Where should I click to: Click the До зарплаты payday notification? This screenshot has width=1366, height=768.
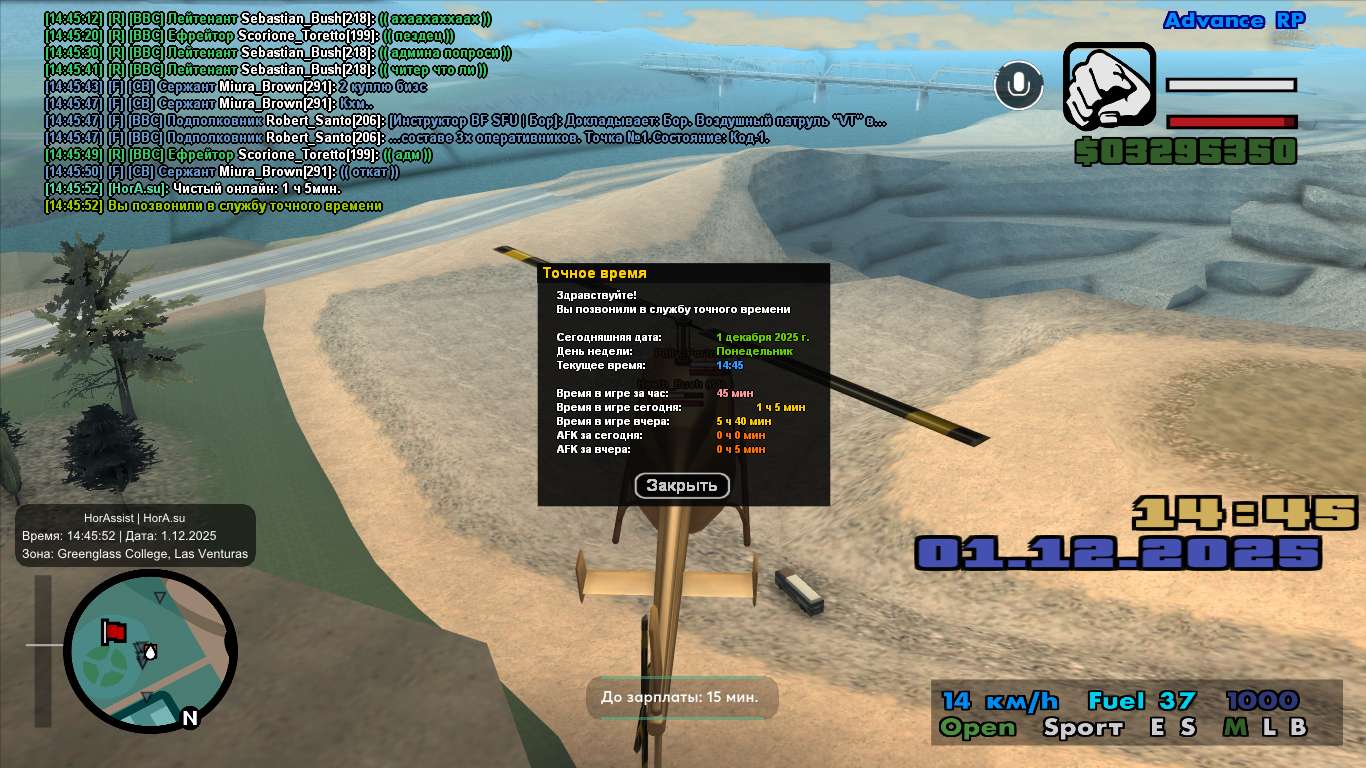tap(680, 697)
